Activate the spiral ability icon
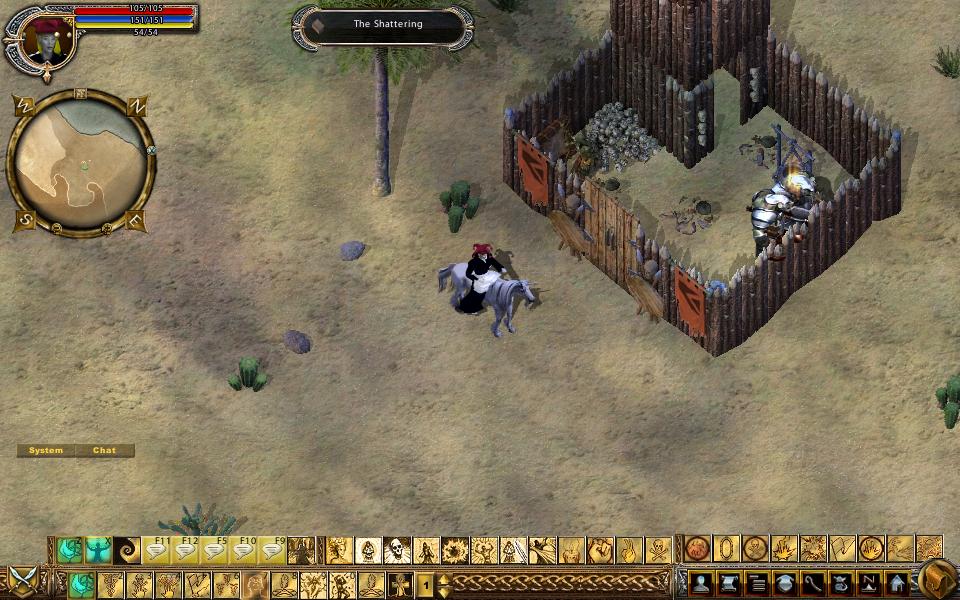960x600 pixels. tap(127, 550)
